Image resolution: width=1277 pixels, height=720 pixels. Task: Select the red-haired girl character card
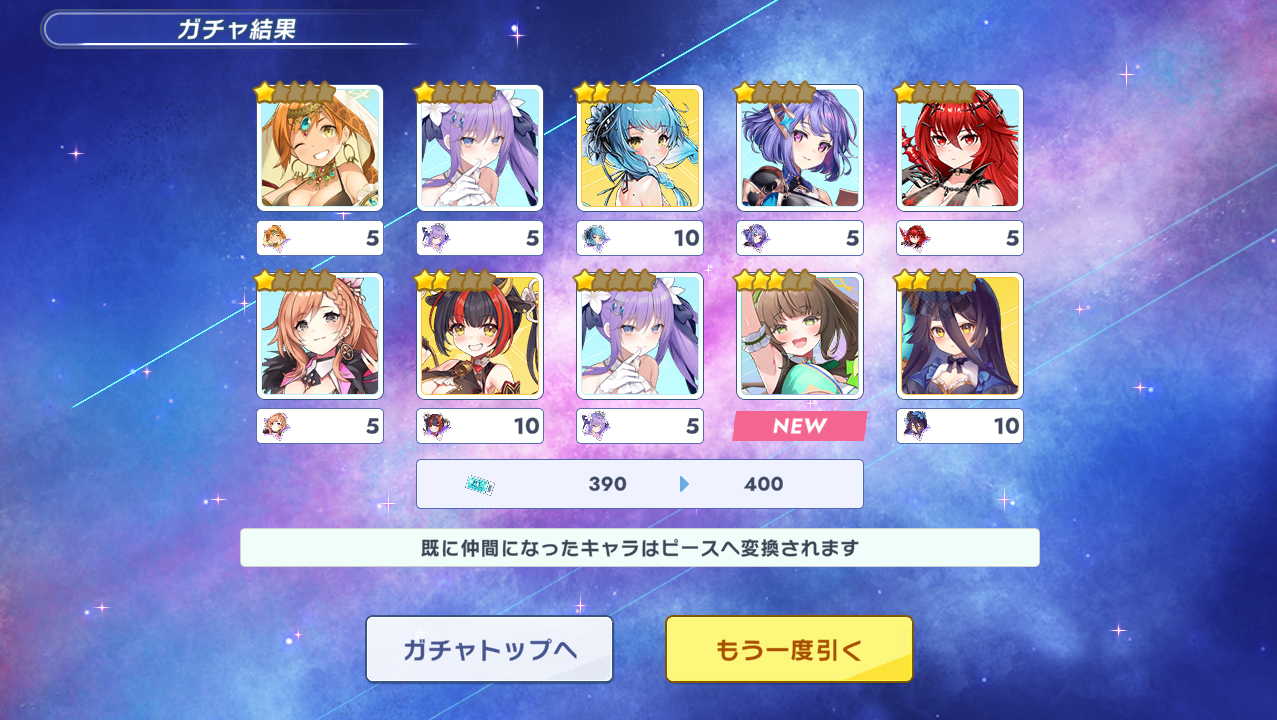click(x=960, y=148)
